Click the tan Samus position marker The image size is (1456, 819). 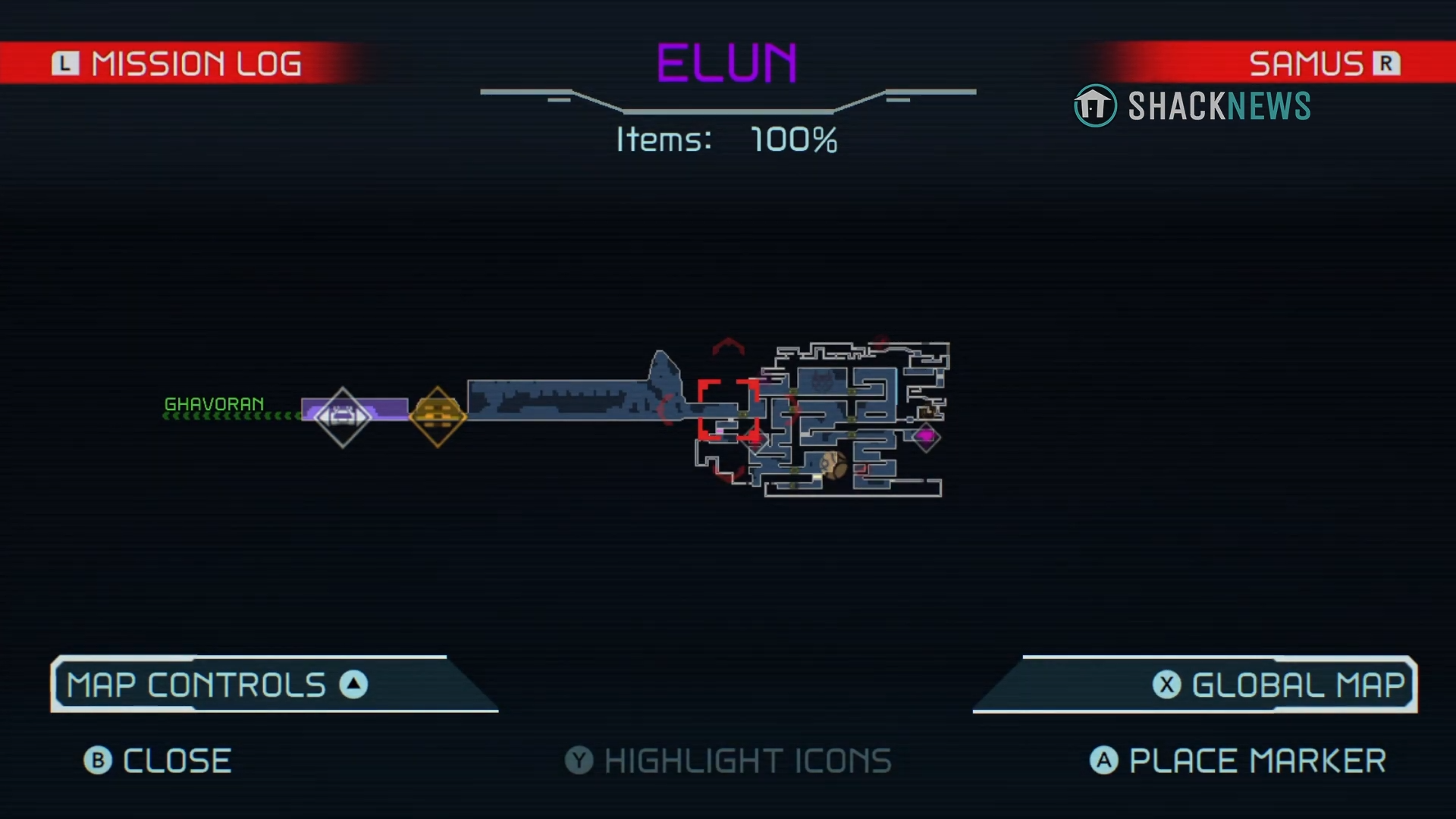pos(833,464)
